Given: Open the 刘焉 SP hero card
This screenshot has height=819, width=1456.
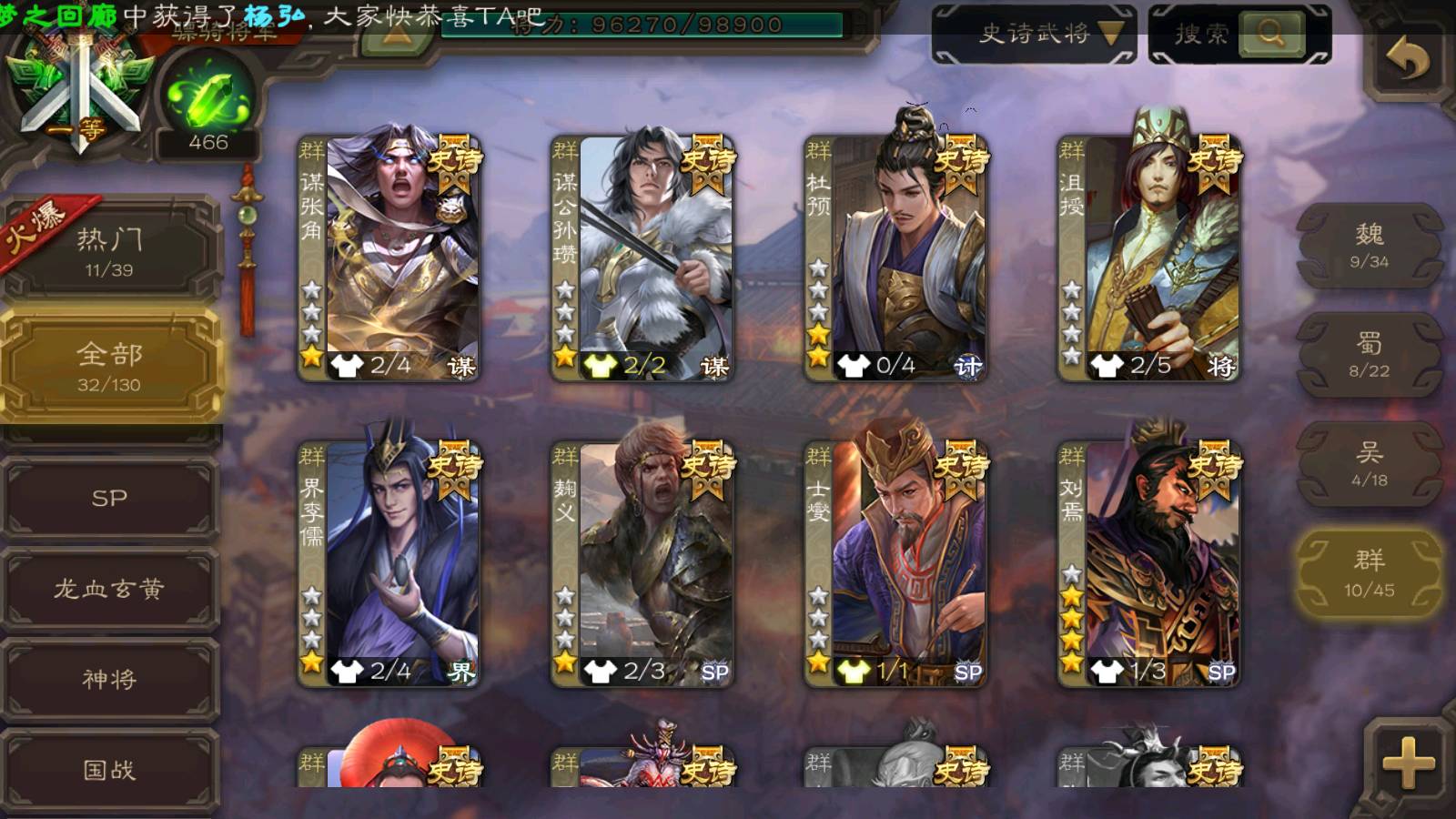Looking at the screenshot, I should (1149, 563).
